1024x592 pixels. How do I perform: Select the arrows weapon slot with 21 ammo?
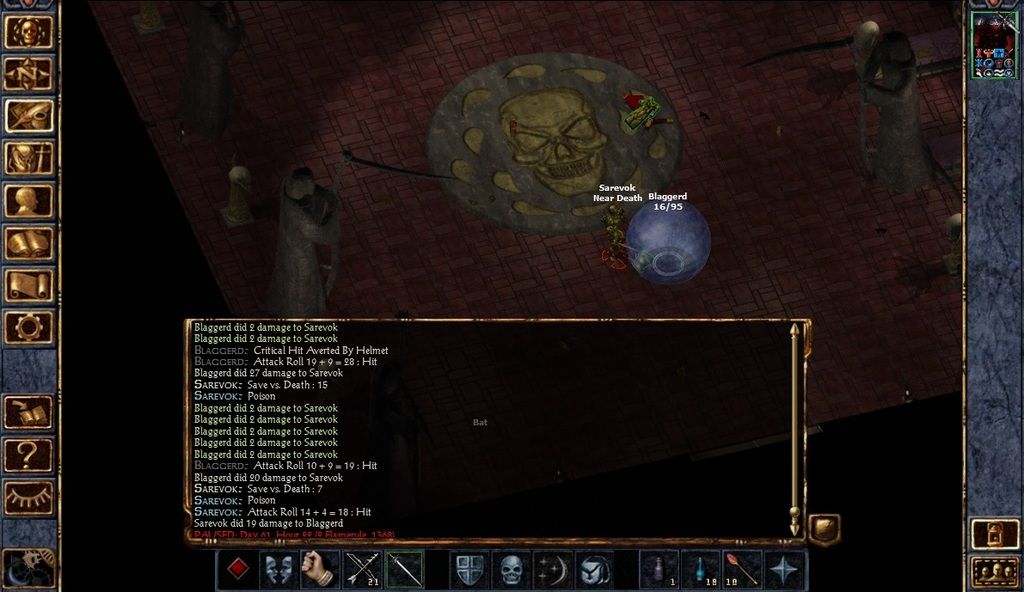tap(363, 570)
